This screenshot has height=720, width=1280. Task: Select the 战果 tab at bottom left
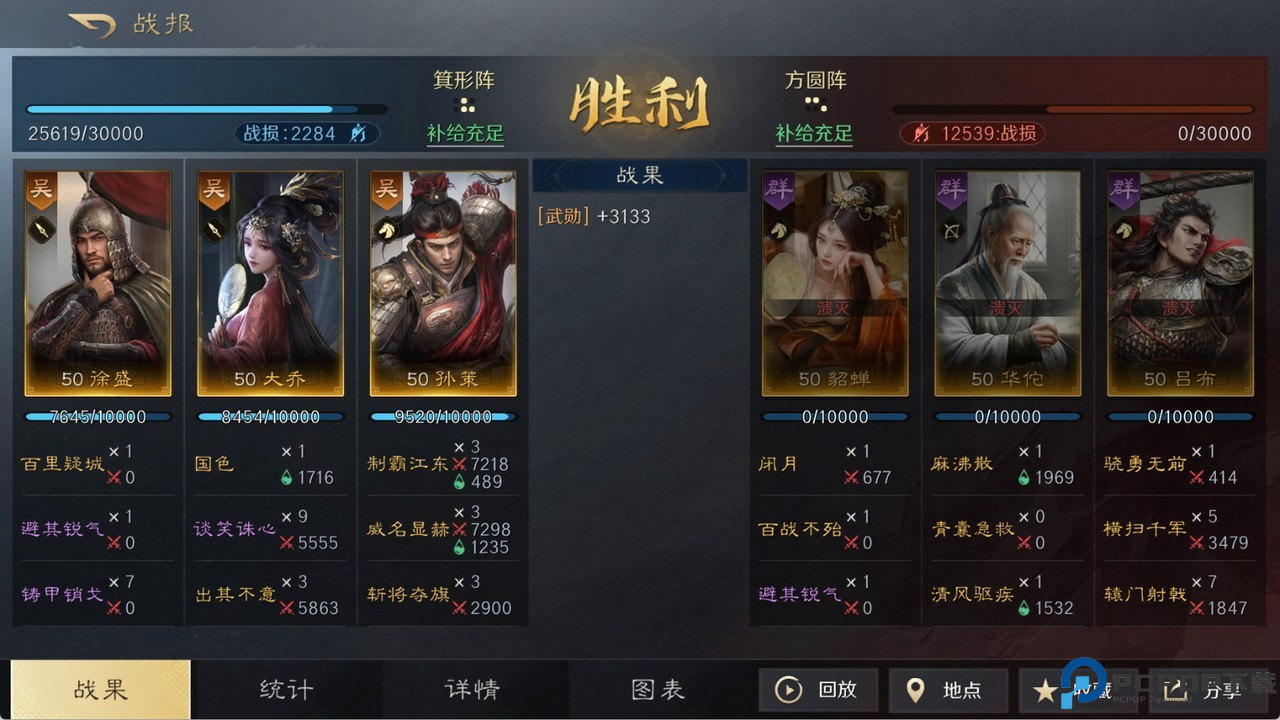click(99, 690)
